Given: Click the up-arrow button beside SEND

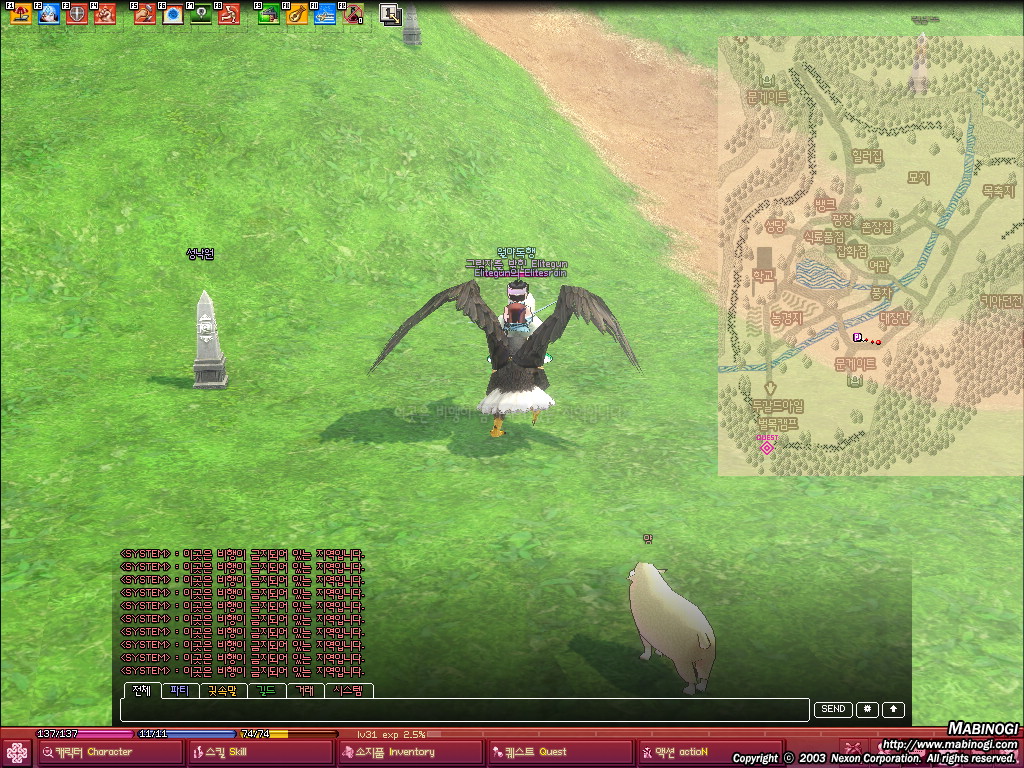Looking at the screenshot, I should (893, 709).
